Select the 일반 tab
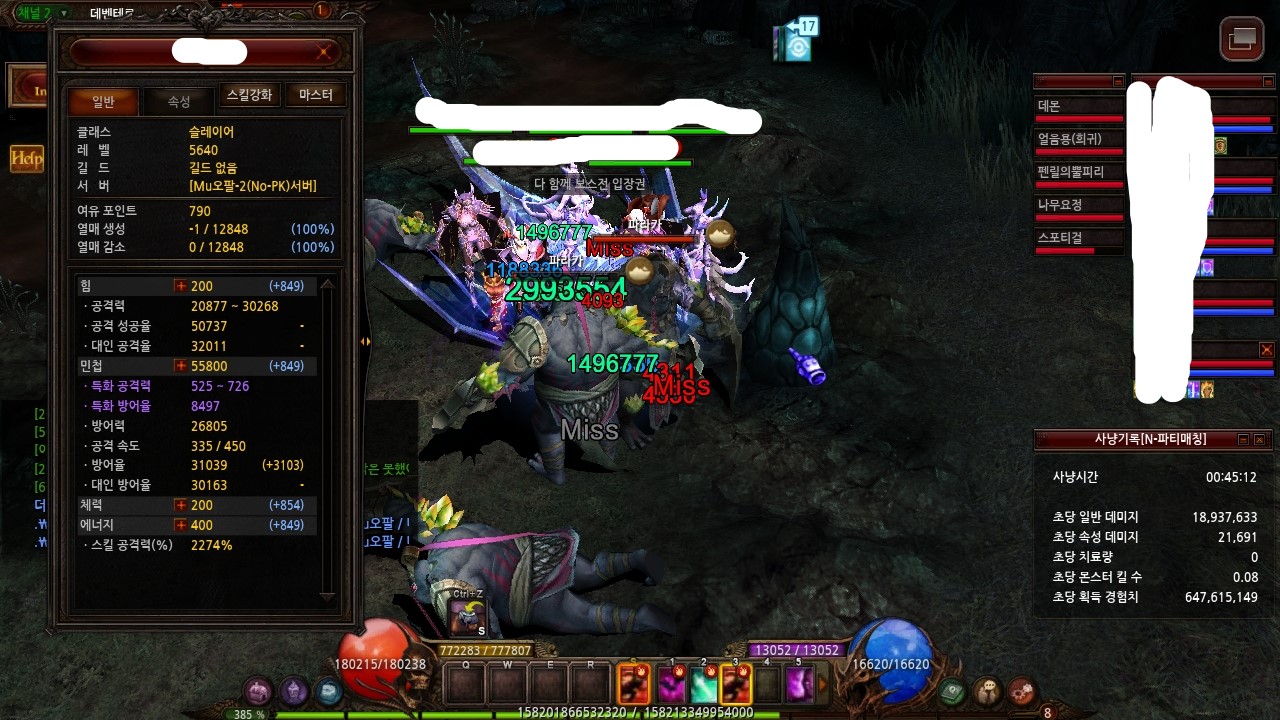 (x=103, y=101)
